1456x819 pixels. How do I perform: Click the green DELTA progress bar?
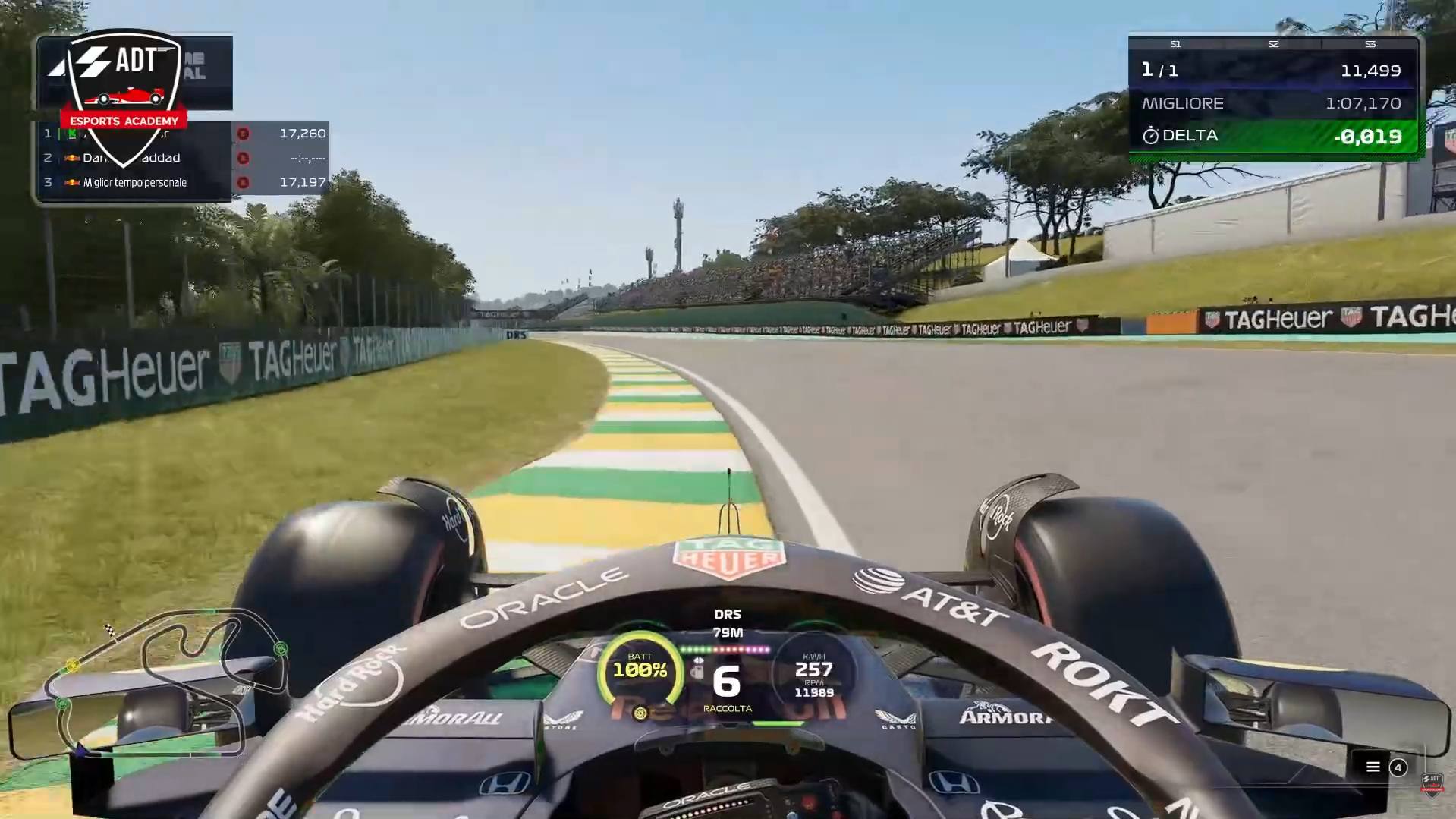[1273, 137]
